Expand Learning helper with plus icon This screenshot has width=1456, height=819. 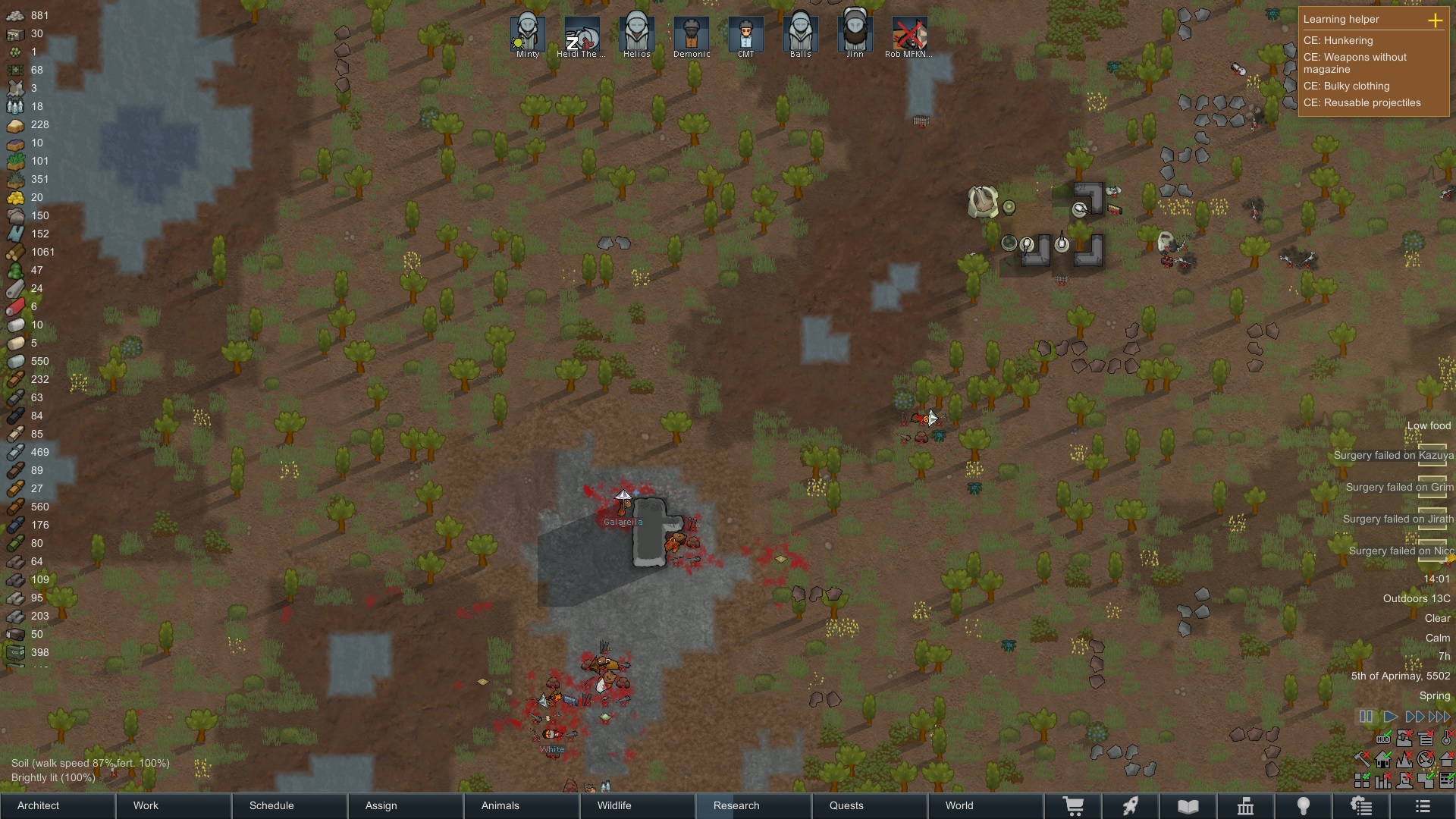[1436, 20]
